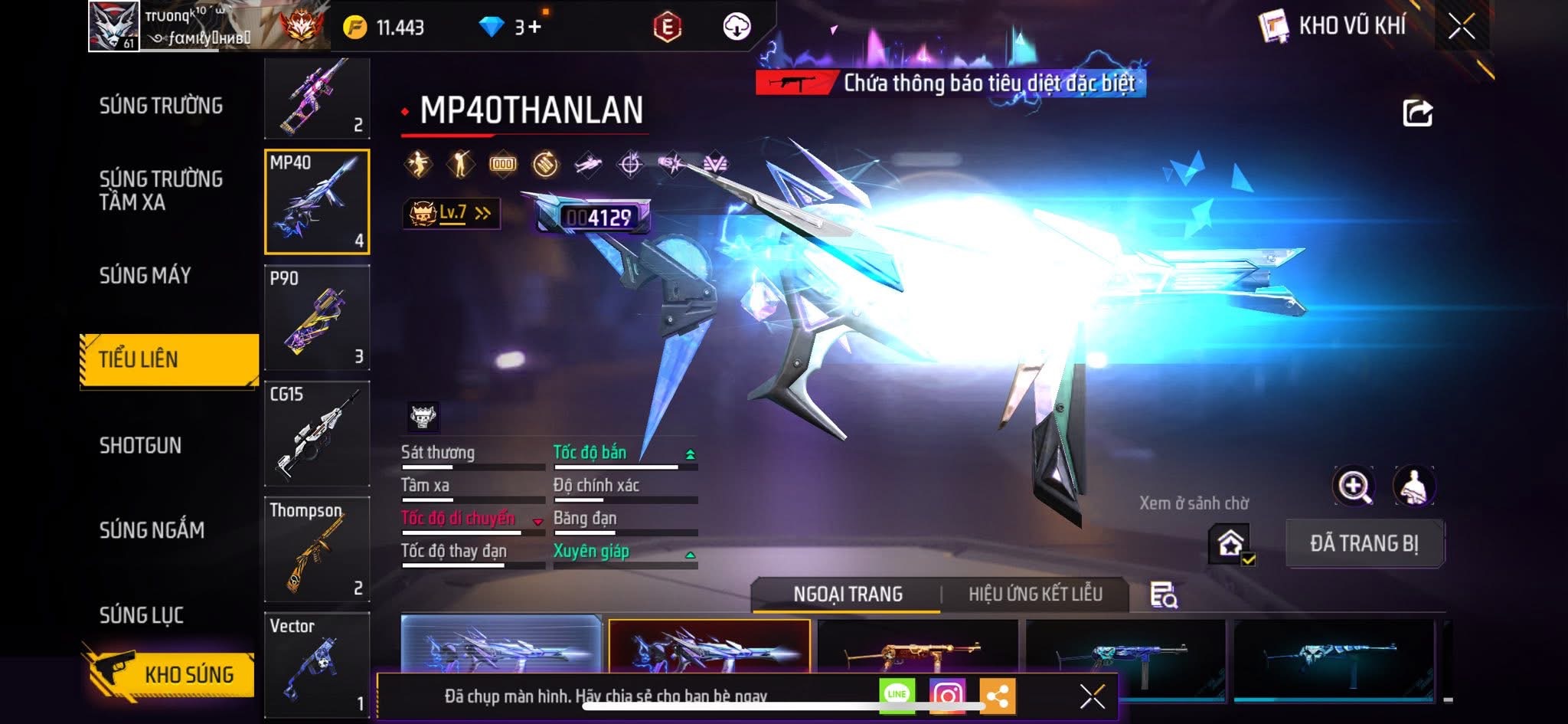Share the screenshot to Instagram
Image resolution: width=1568 pixels, height=724 pixels.
point(947,696)
